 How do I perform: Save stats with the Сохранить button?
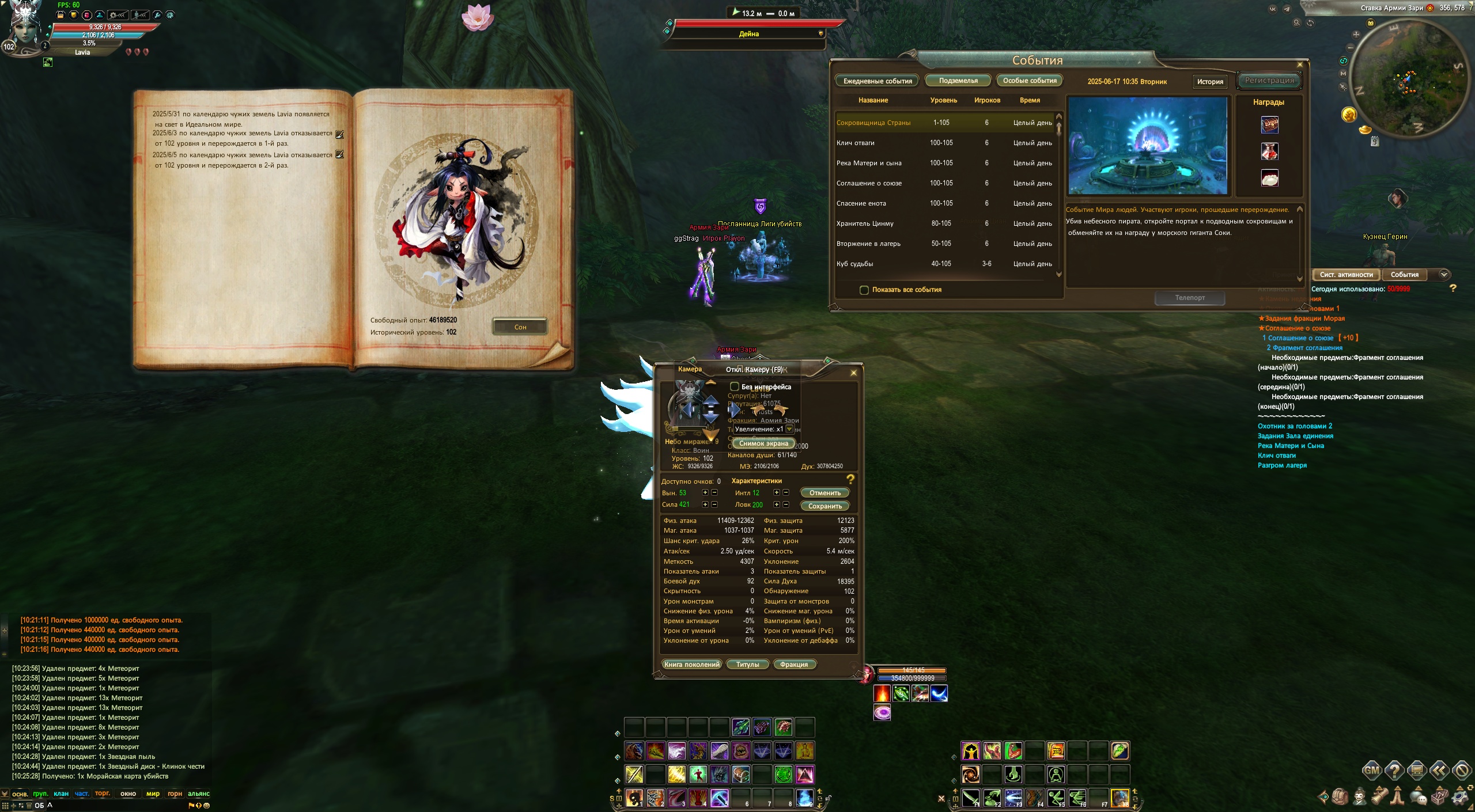tap(825, 506)
